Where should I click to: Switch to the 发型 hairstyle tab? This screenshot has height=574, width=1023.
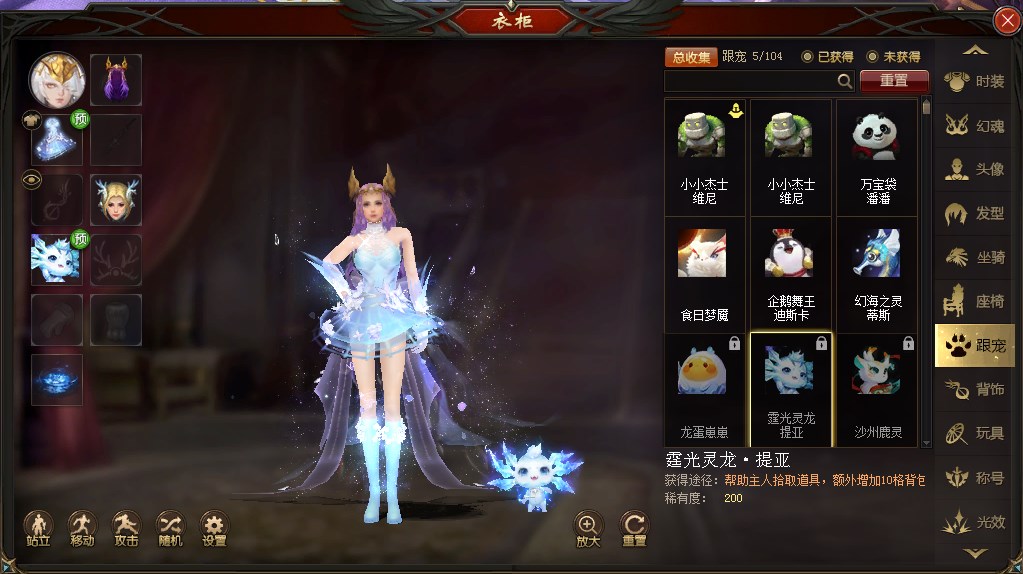(975, 214)
